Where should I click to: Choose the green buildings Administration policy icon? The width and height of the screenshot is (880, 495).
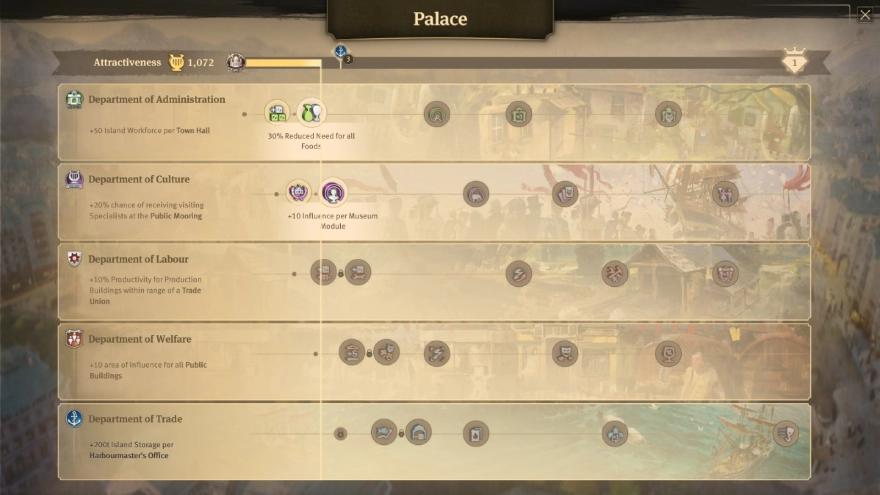tap(278, 112)
